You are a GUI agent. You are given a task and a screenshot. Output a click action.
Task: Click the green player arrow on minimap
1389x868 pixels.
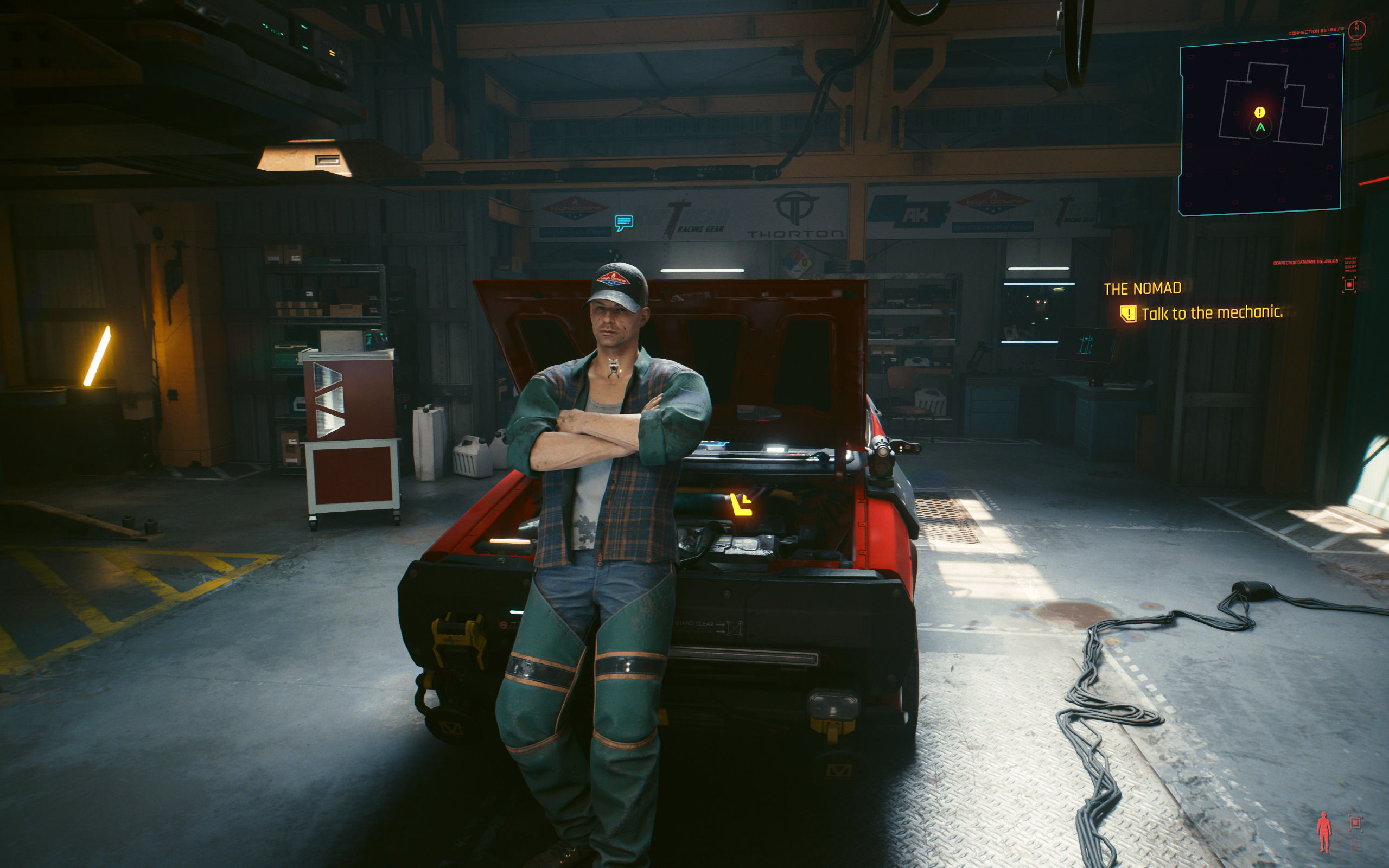point(1260,127)
